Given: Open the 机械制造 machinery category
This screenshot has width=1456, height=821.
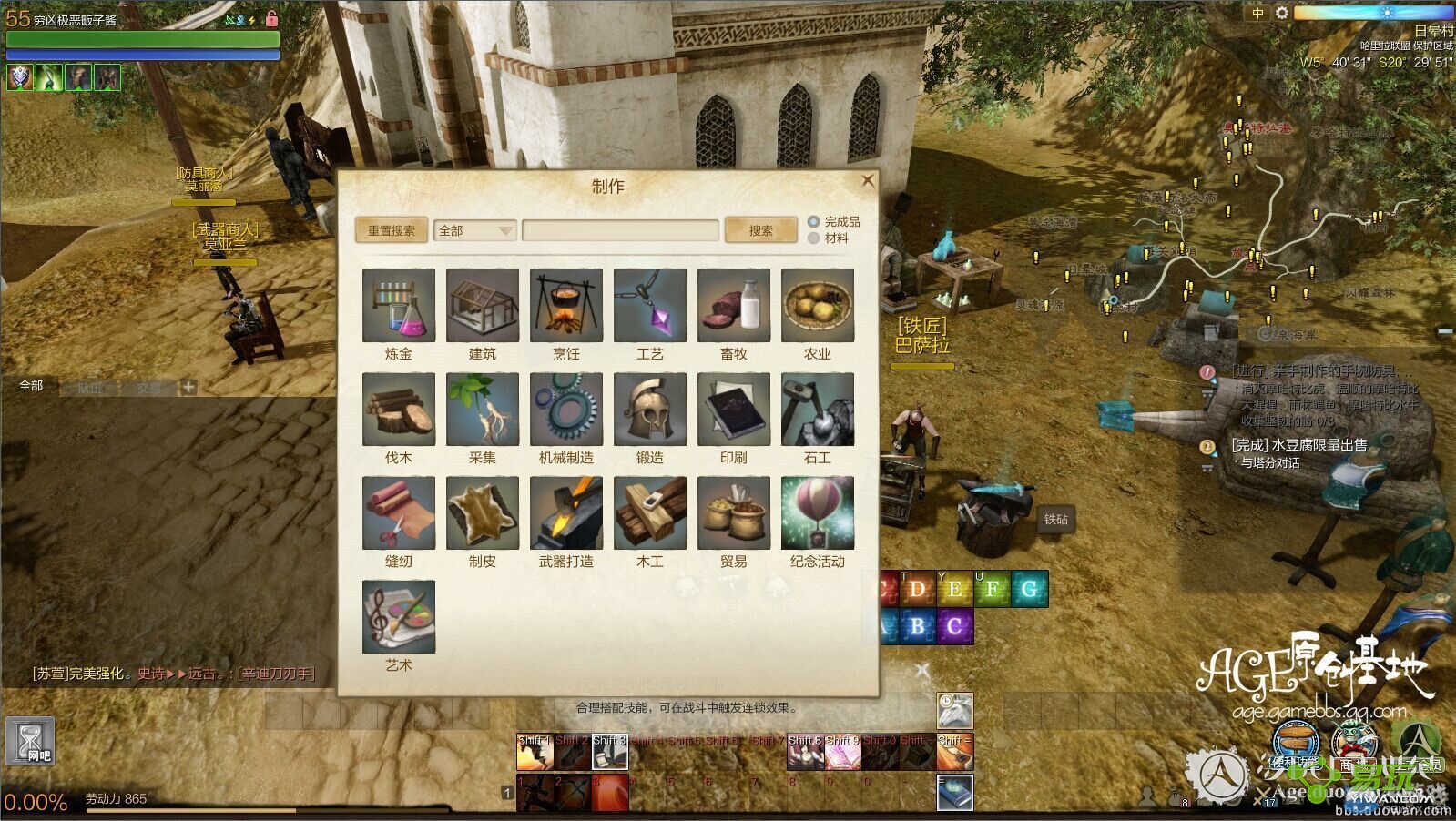Looking at the screenshot, I should [566, 409].
